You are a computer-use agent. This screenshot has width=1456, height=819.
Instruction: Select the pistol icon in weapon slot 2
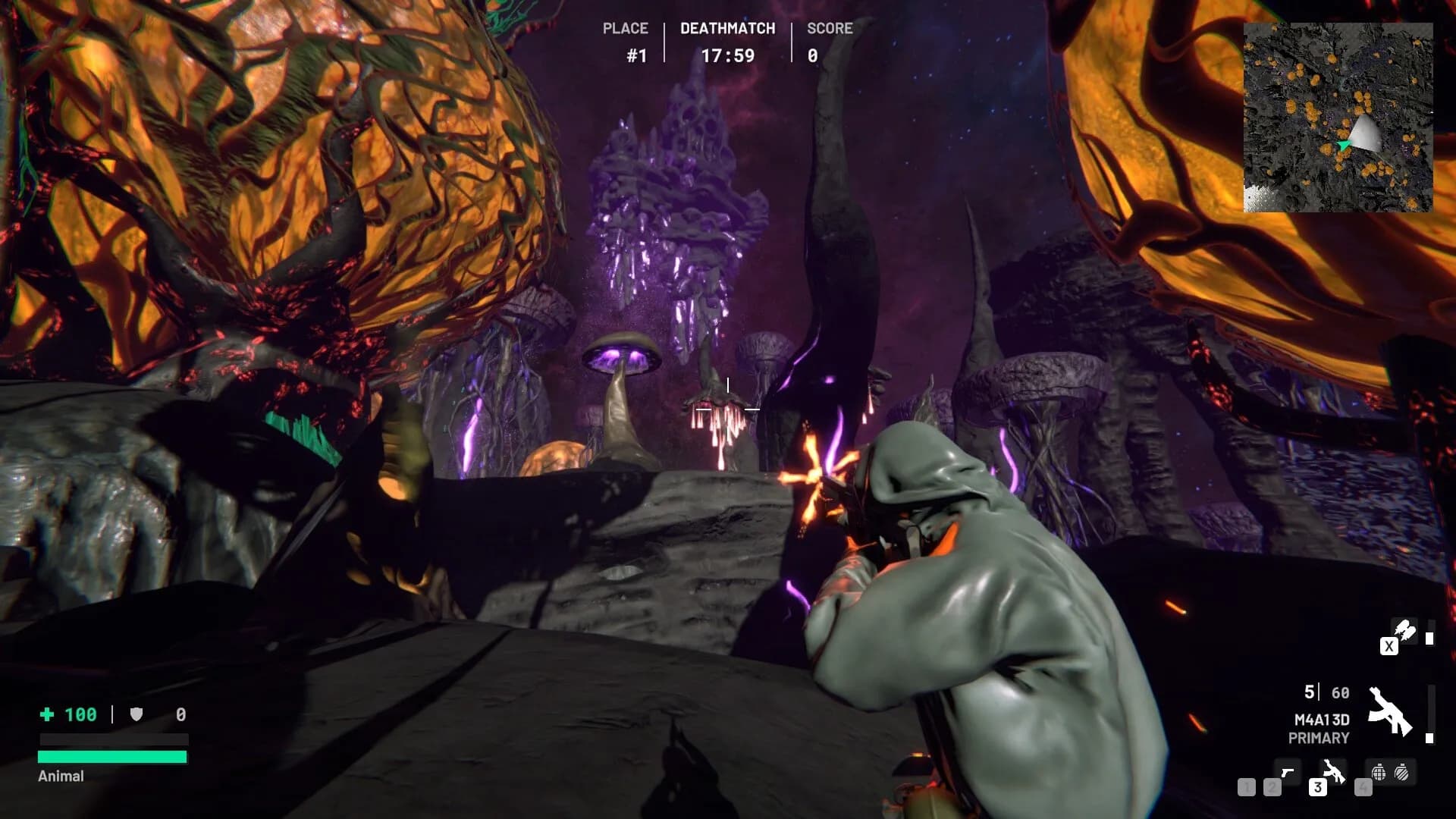coord(1288,772)
